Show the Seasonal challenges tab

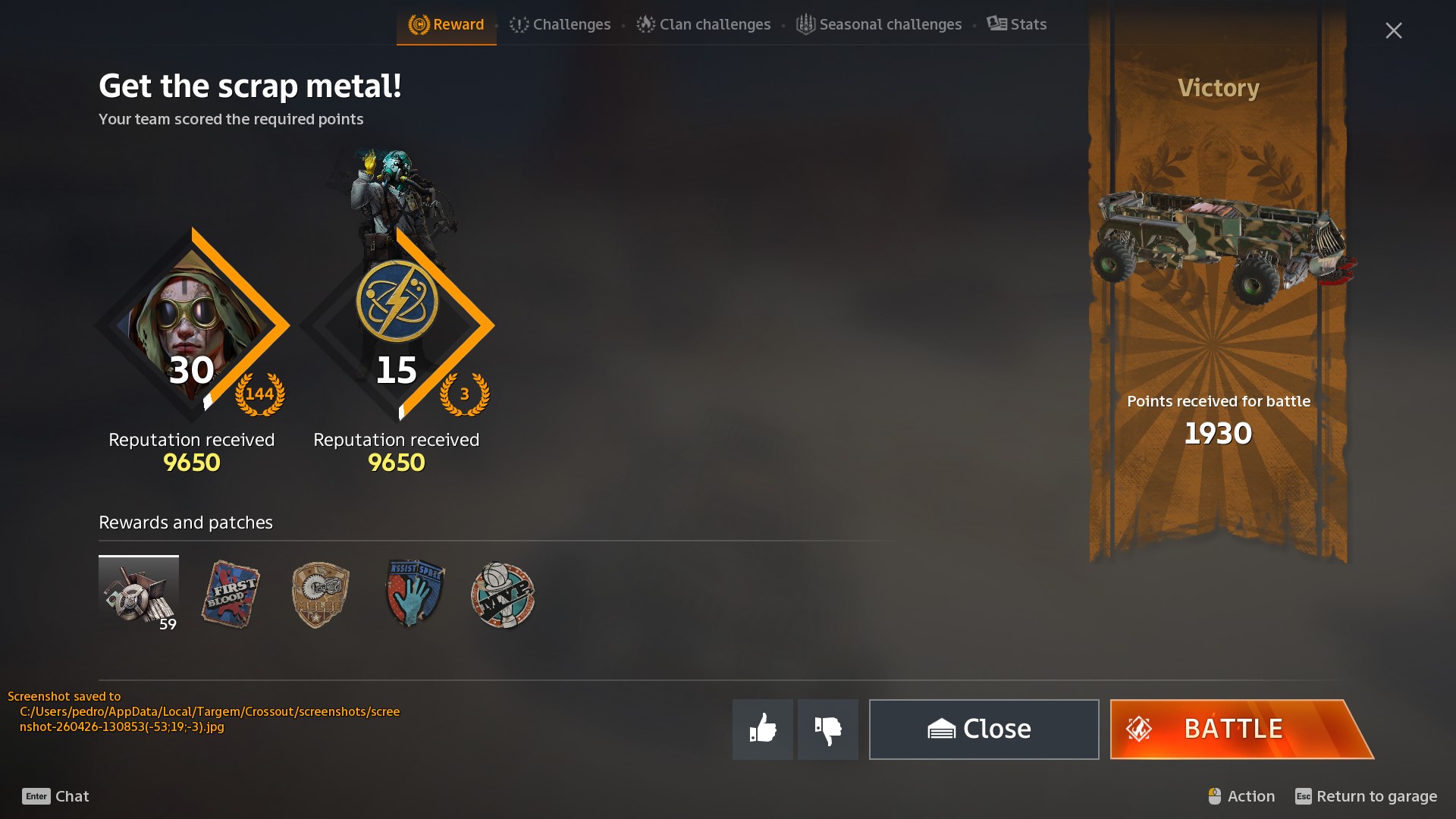879,24
